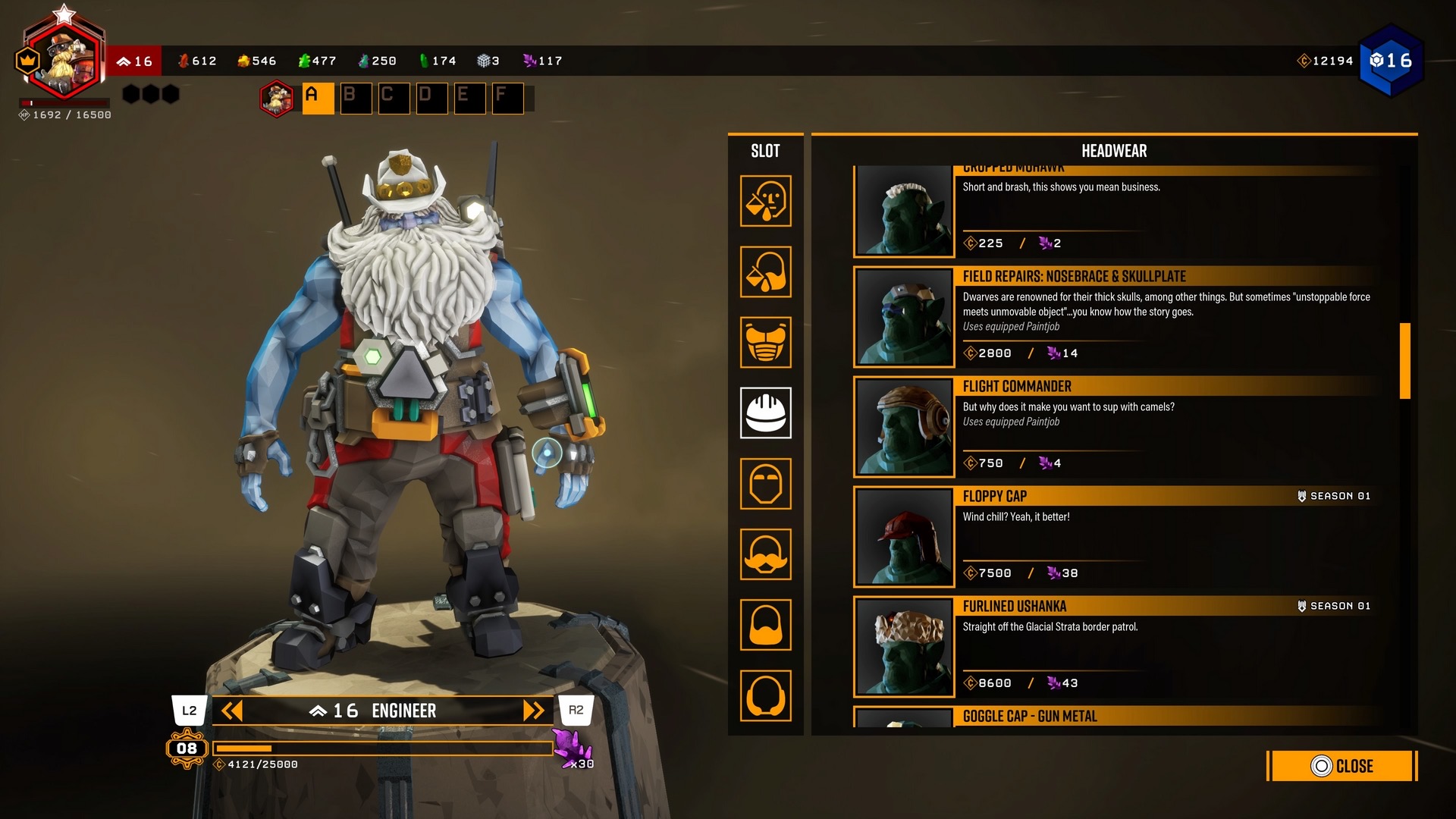The width and height of the screenshot is (1456, 819).
Task: Switch to loadout A
Action: [318, 99]
